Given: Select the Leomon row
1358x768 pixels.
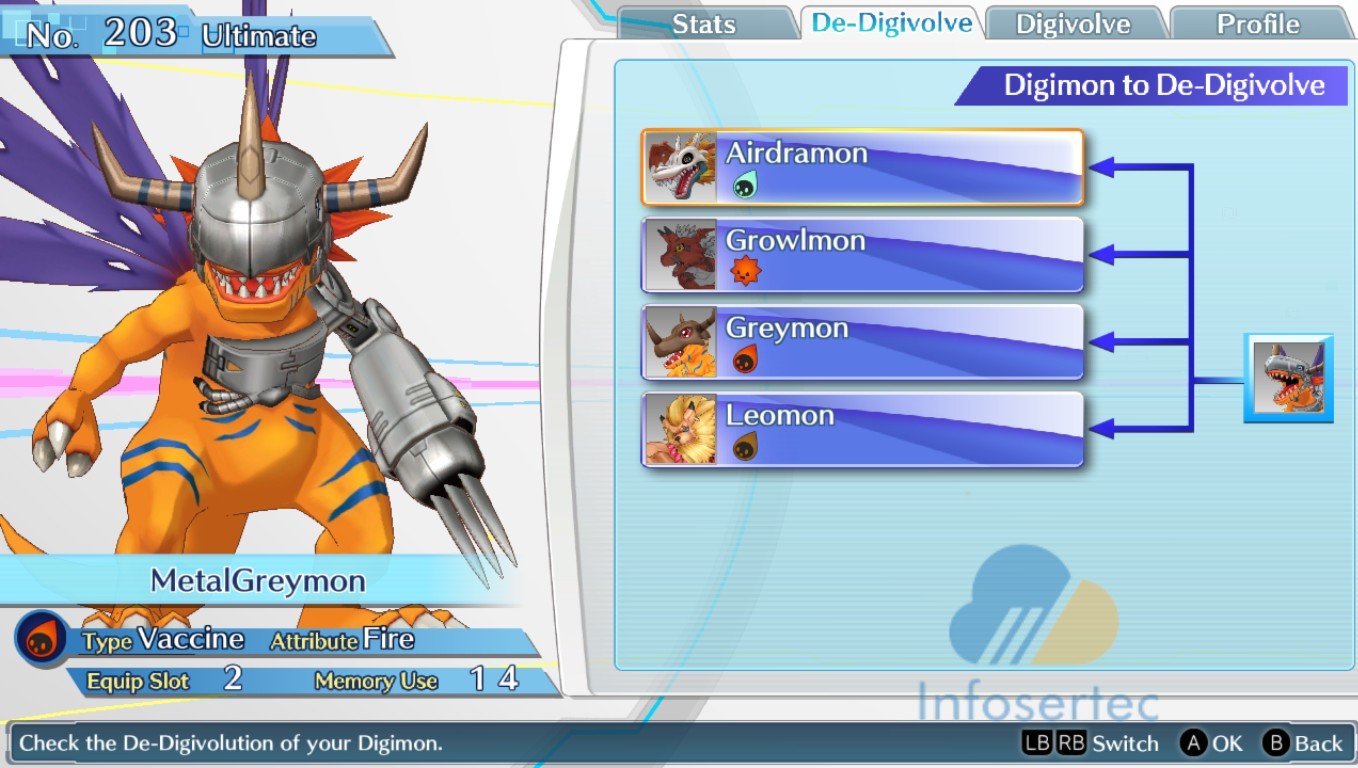Looking at the screenshot, I should pos(862,429).
